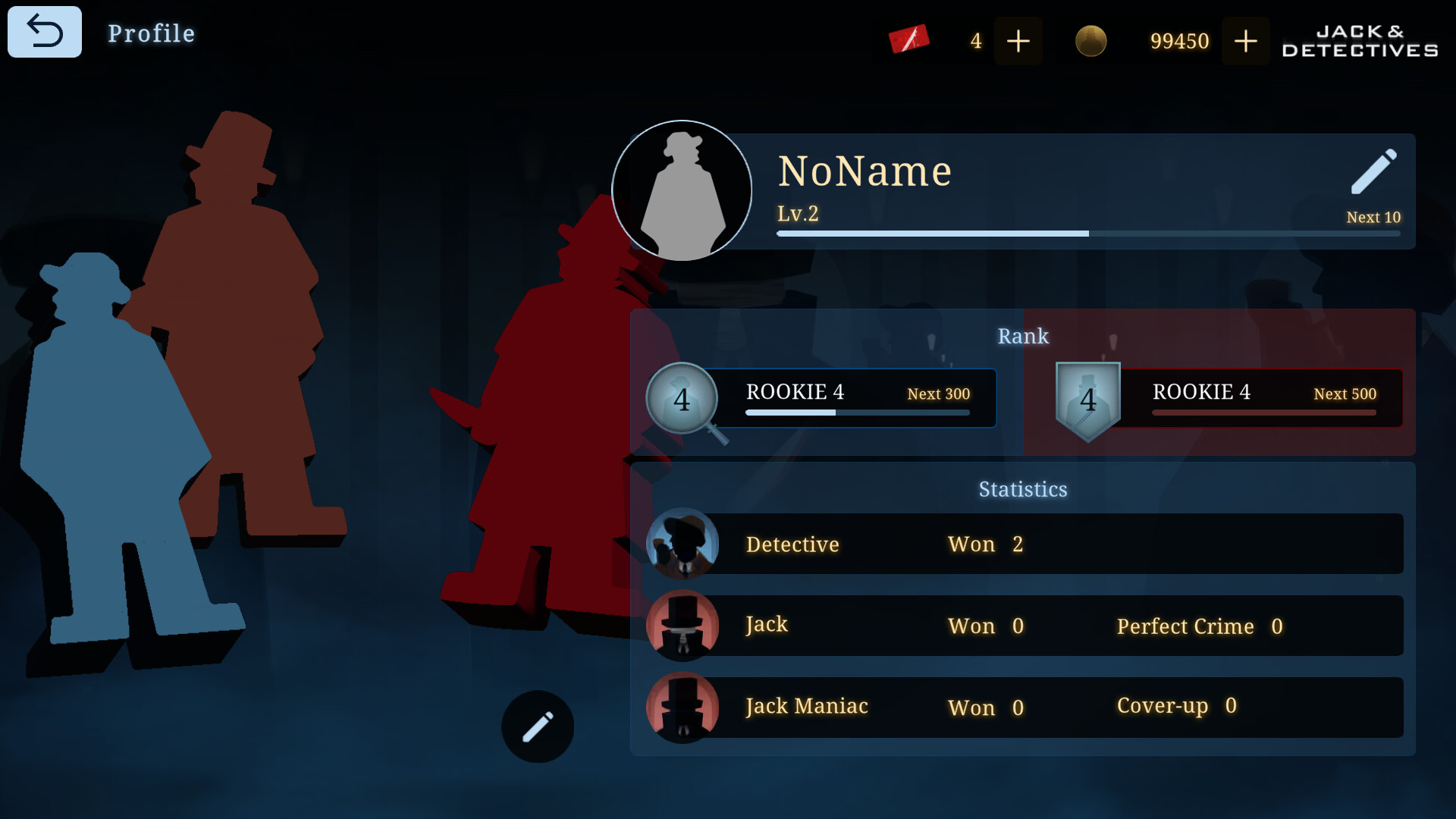Screen dimensions: 1456x819
Task: Open the Jack & Detectives title menu
Action: 1357,41
